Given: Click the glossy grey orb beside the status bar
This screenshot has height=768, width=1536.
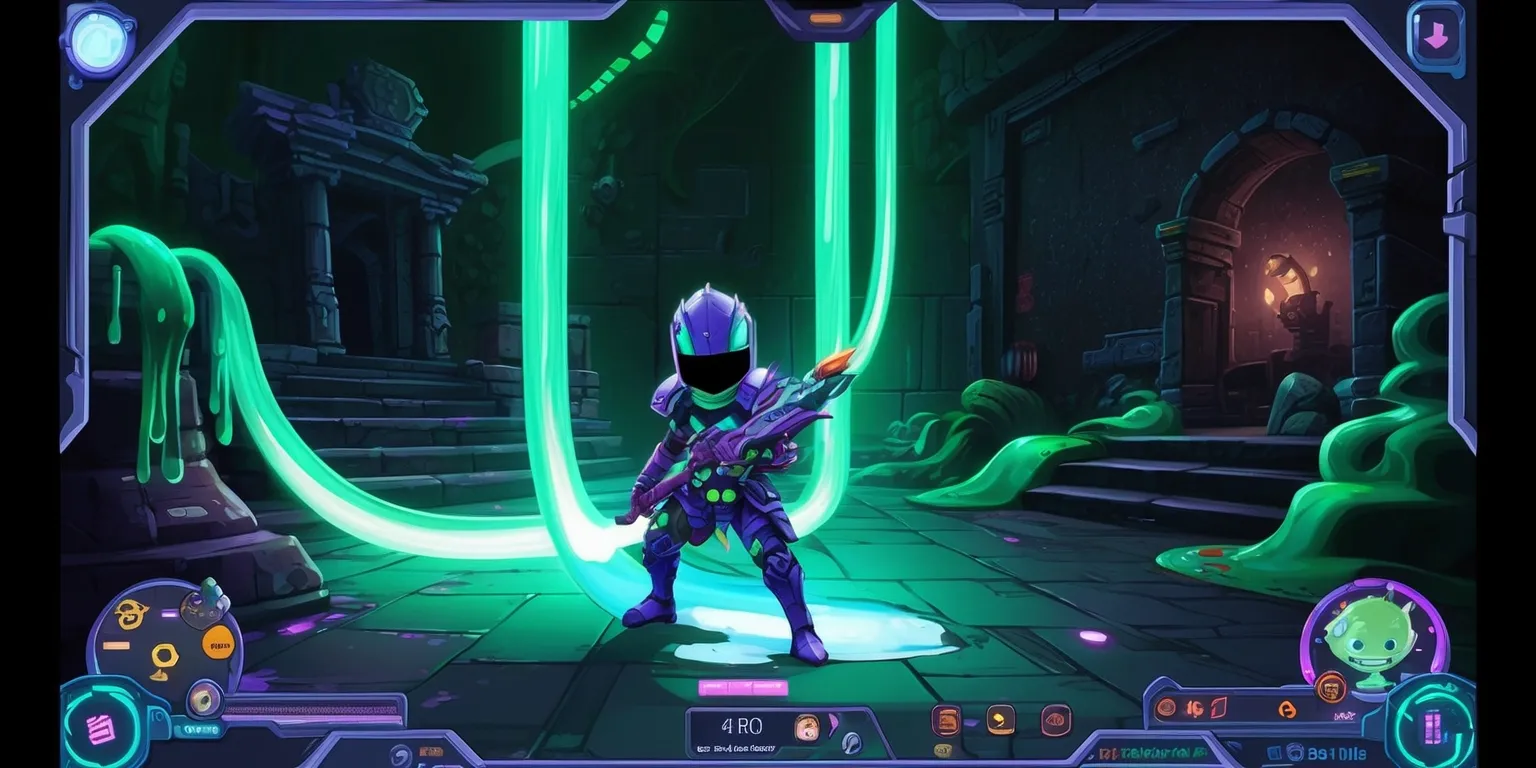Looking at the screenshot, I should click(x=851, y=743).
